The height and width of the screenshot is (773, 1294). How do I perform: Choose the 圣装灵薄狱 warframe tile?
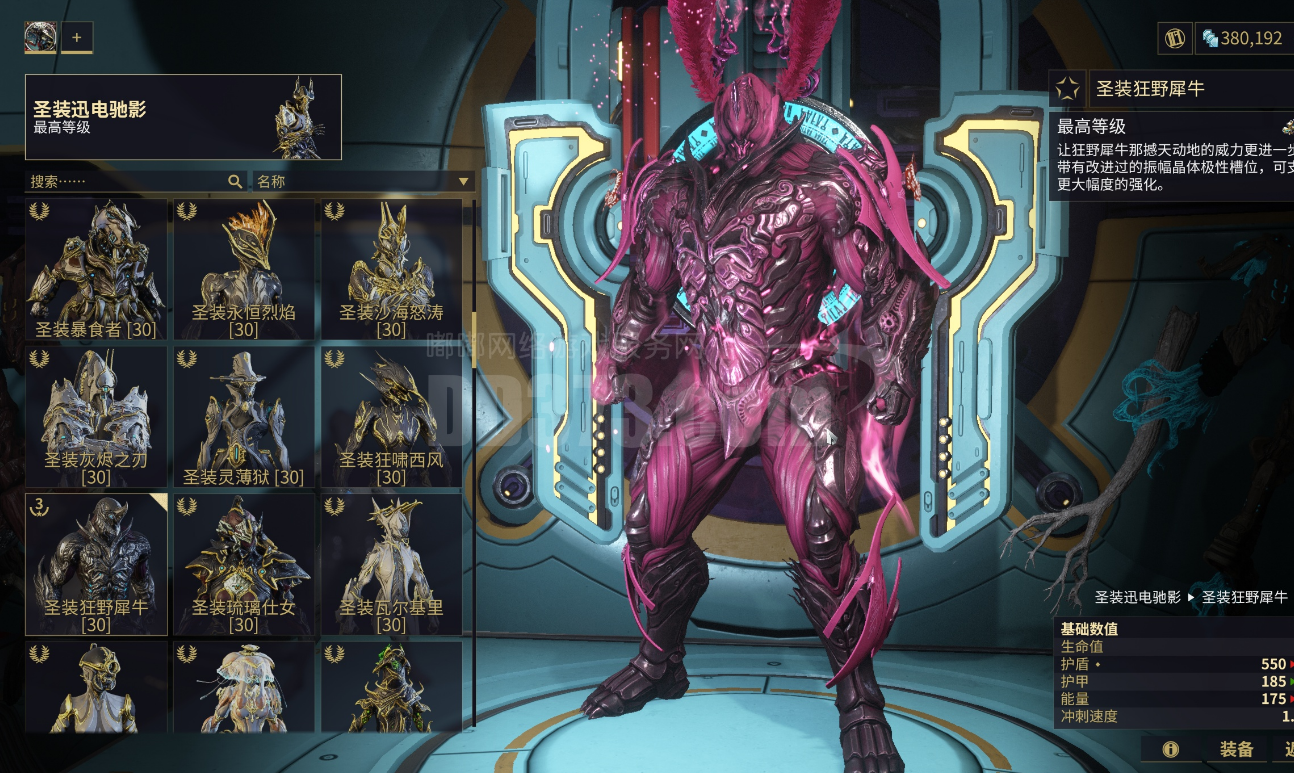tap(244, 417)
